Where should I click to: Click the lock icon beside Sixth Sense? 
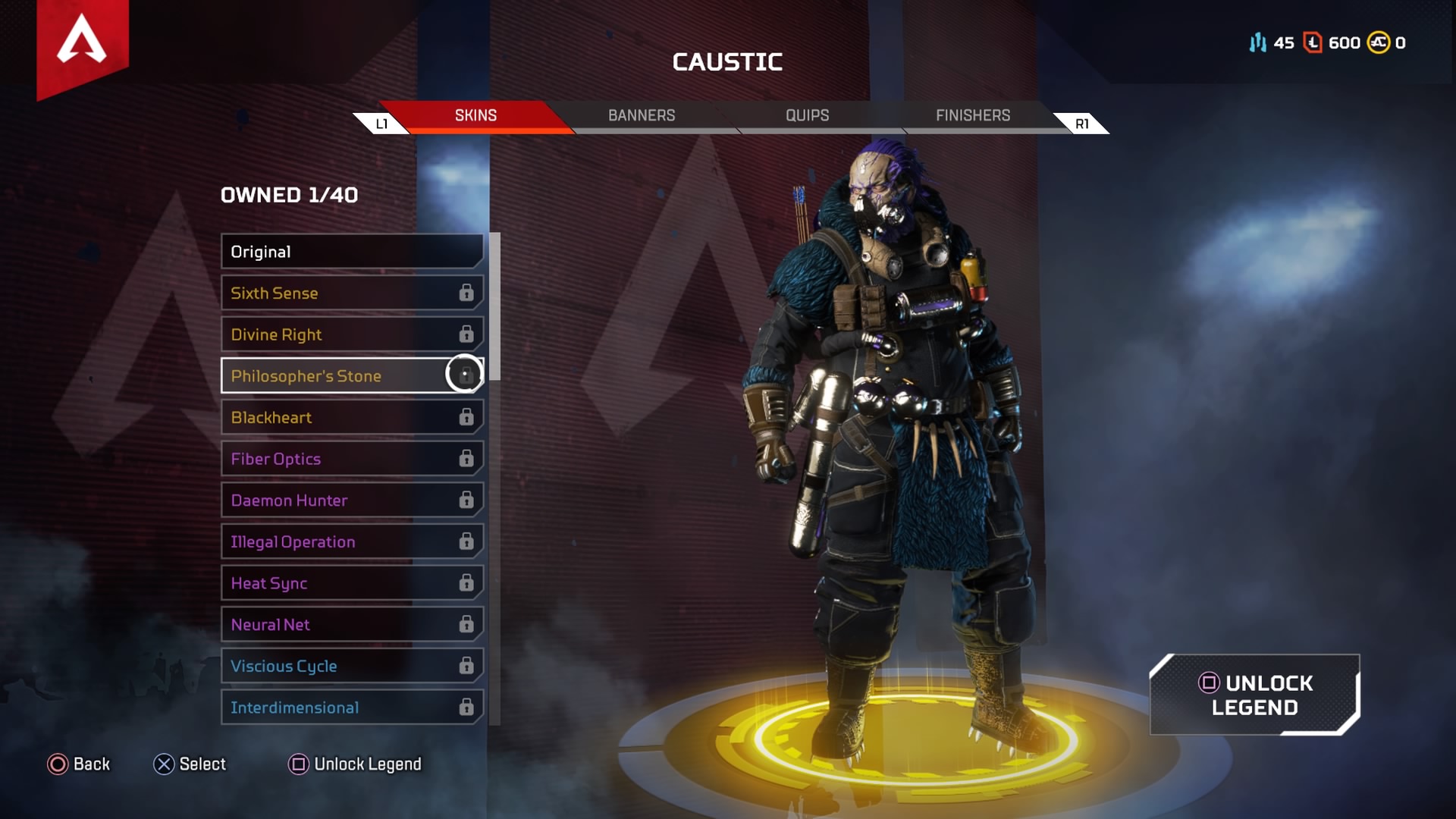(466, 293)
